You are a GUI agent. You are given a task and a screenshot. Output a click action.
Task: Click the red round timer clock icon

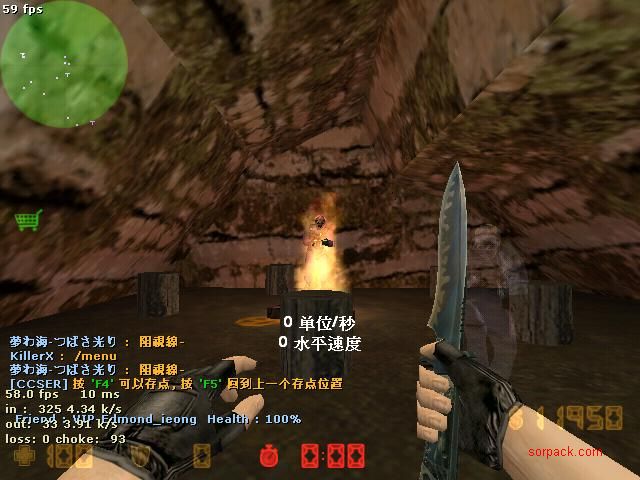[266, 457]
